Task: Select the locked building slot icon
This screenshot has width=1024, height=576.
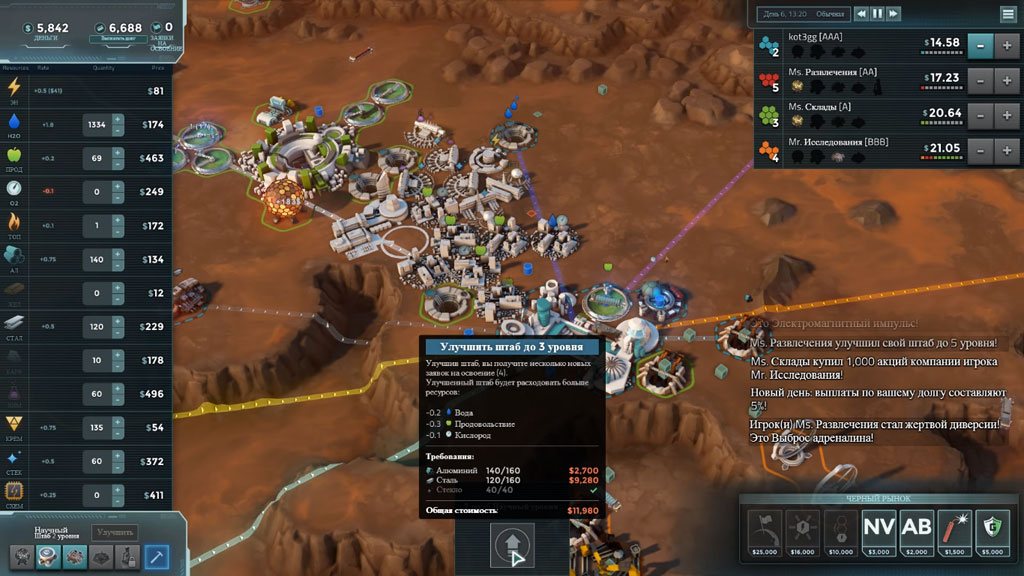Action: (127, 557)
